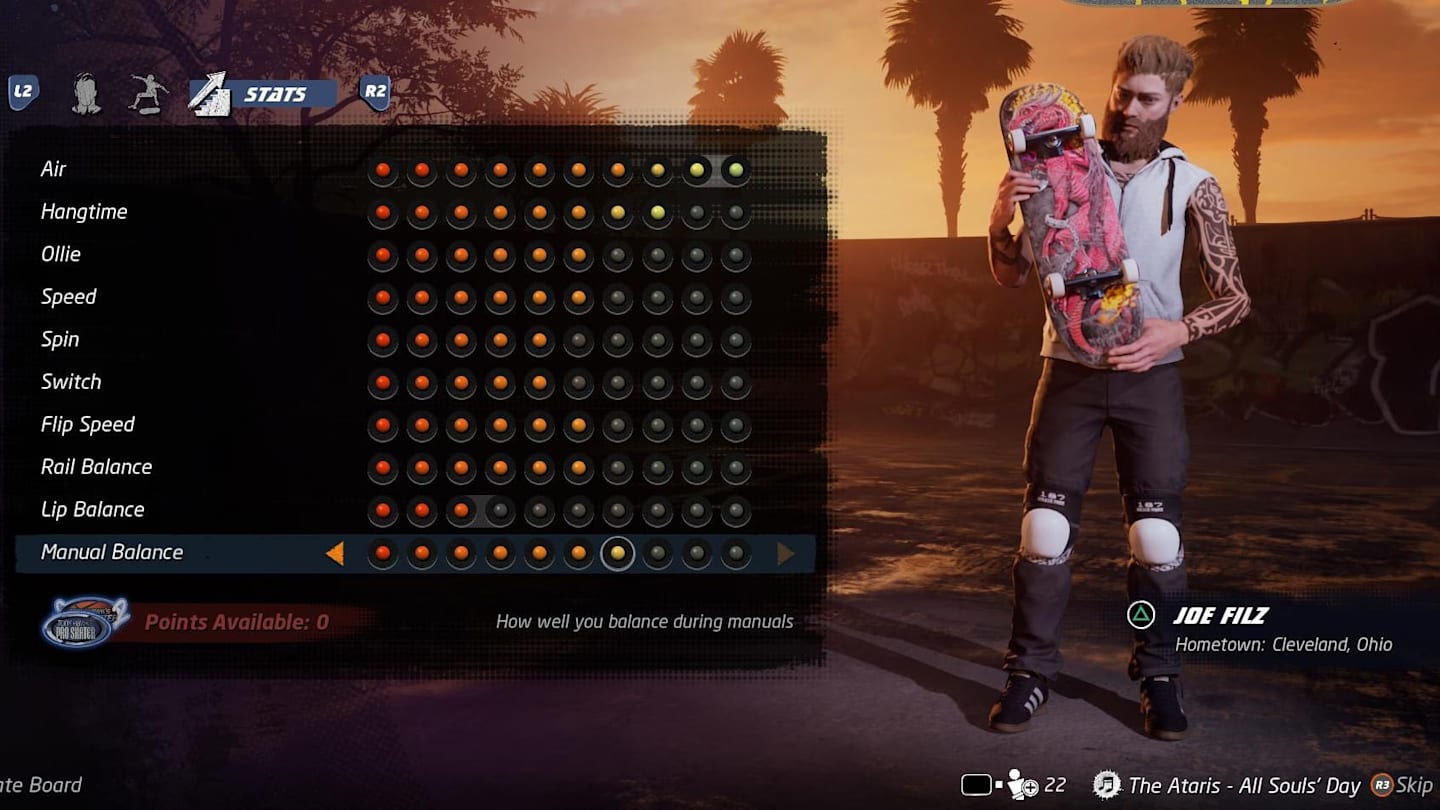Click the Manual Balance row label
Viewport: 1440px width, 810px height.
tap(112, 552)
